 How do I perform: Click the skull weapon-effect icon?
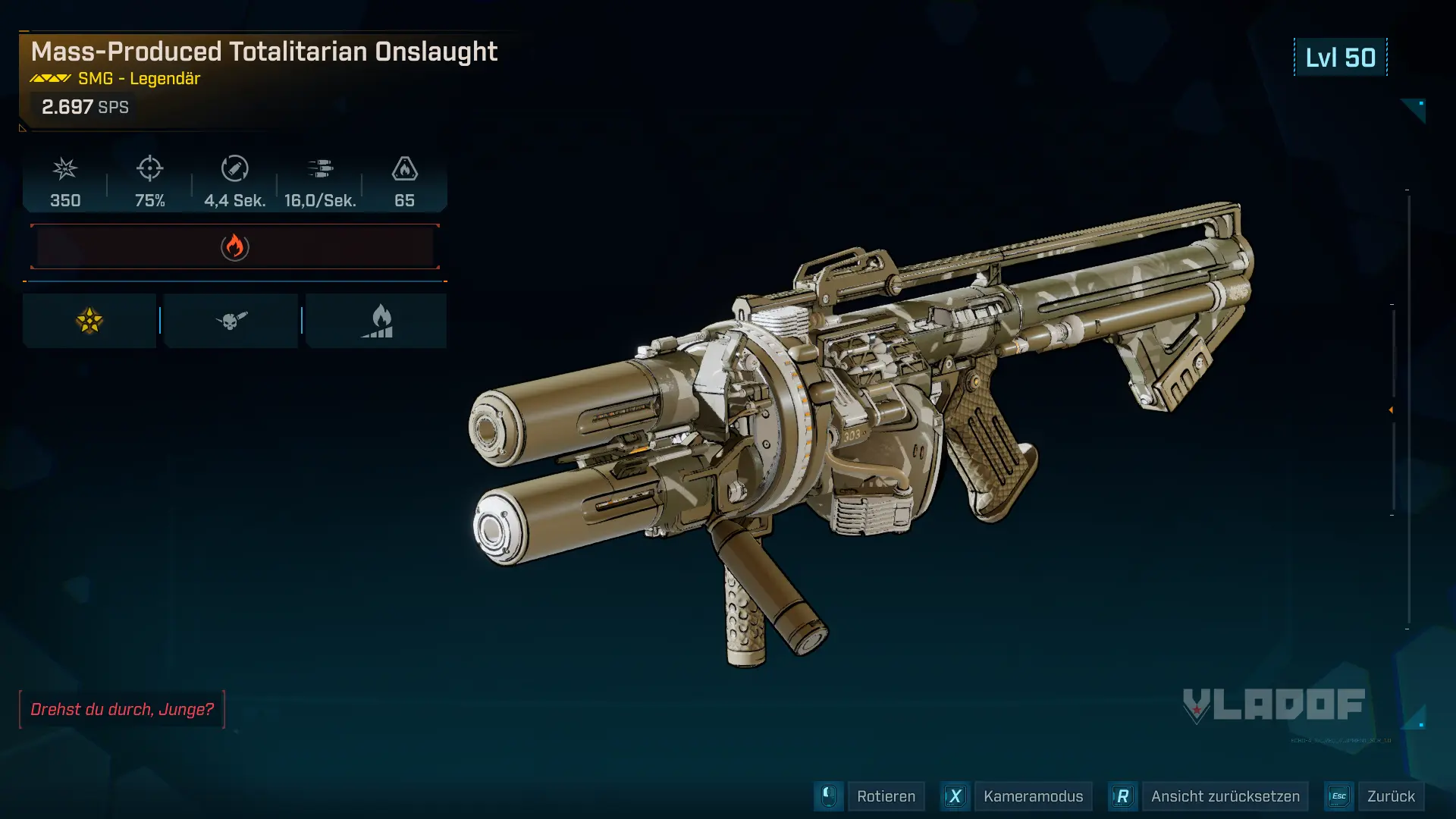tap(231, 319)
